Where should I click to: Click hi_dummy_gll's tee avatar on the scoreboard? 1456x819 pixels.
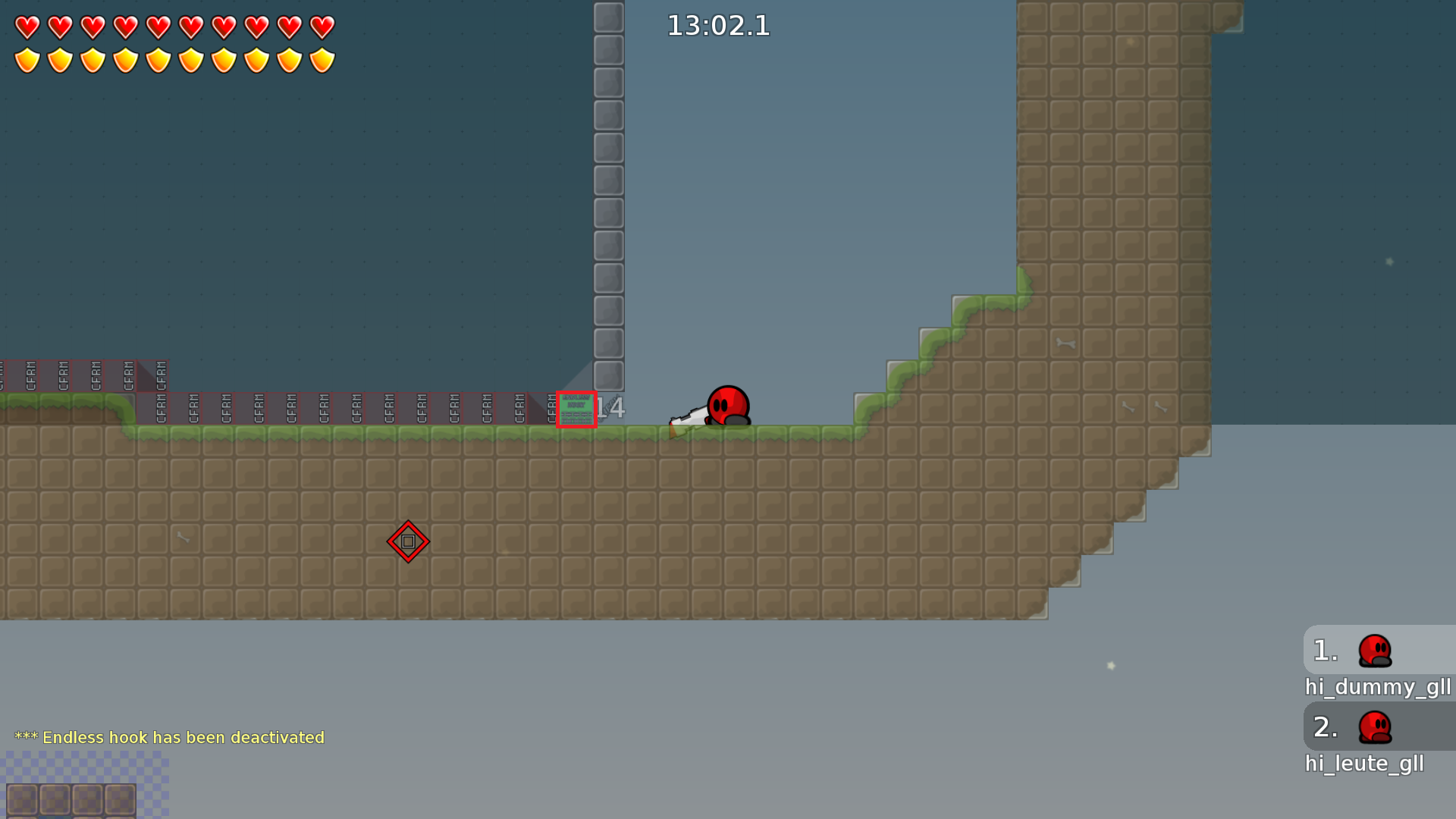[x=1374, y=651]
